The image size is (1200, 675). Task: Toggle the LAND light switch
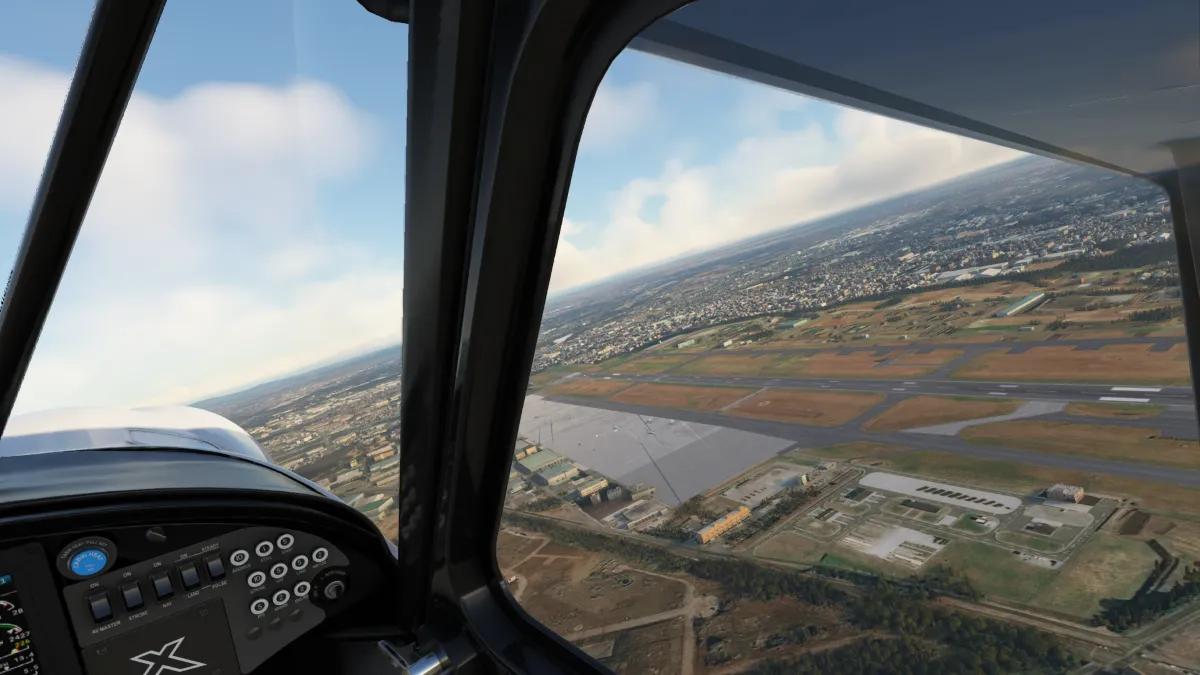(x=189, y=576)
